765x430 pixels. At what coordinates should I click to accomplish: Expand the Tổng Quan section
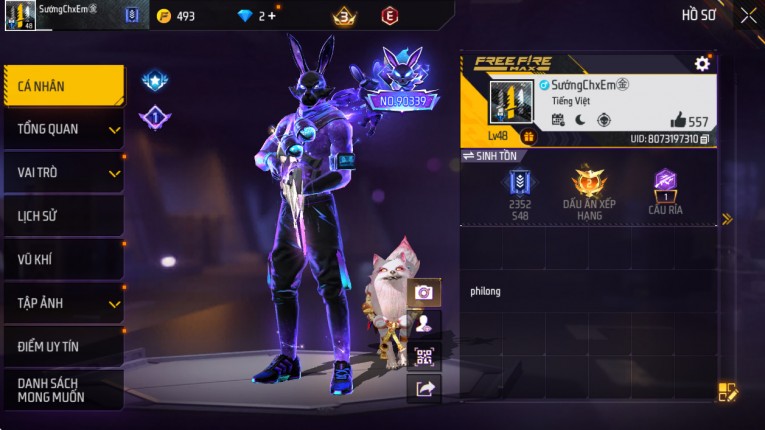click(63, 129)
